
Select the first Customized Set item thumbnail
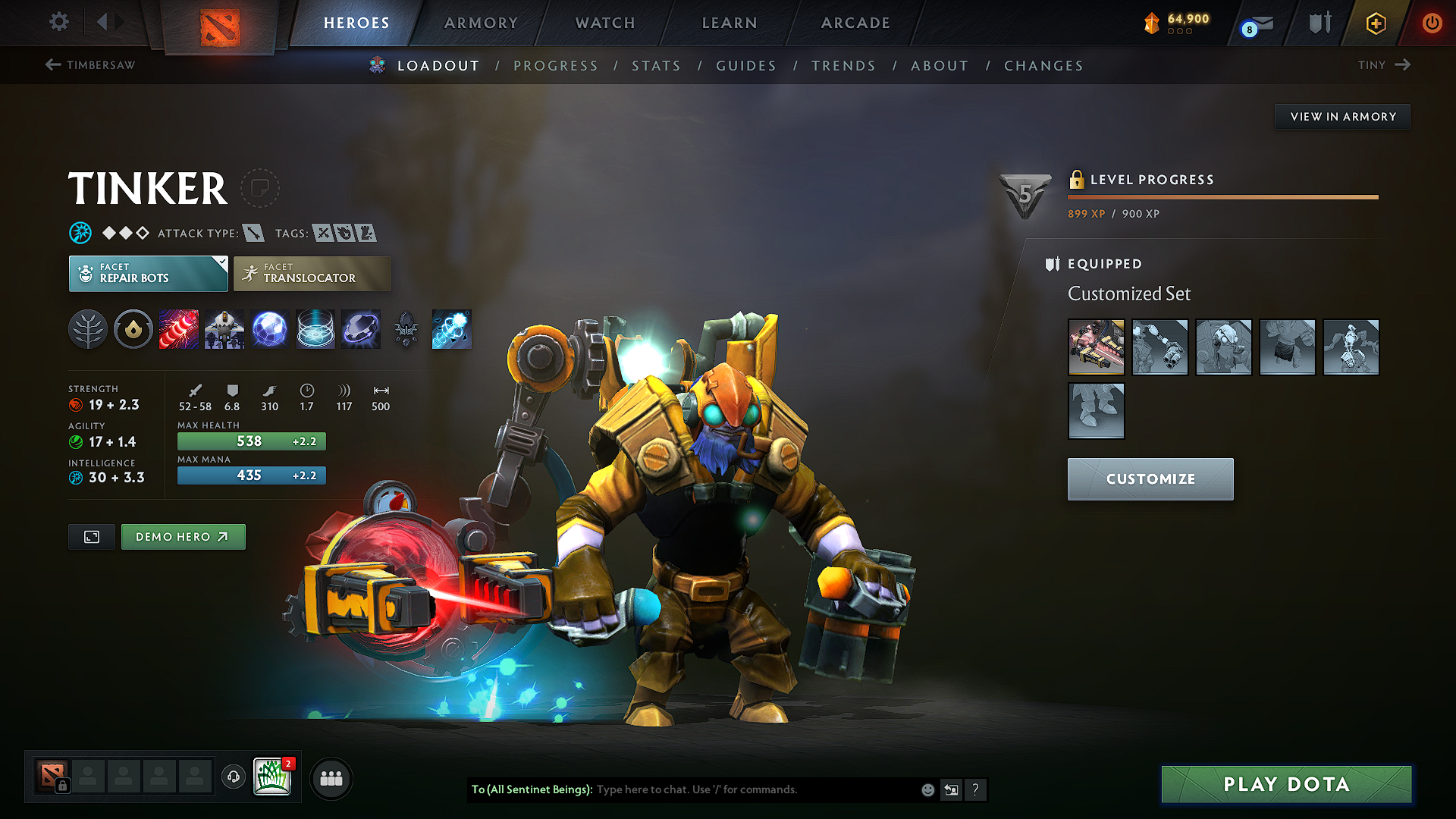tap(1096, 347)
